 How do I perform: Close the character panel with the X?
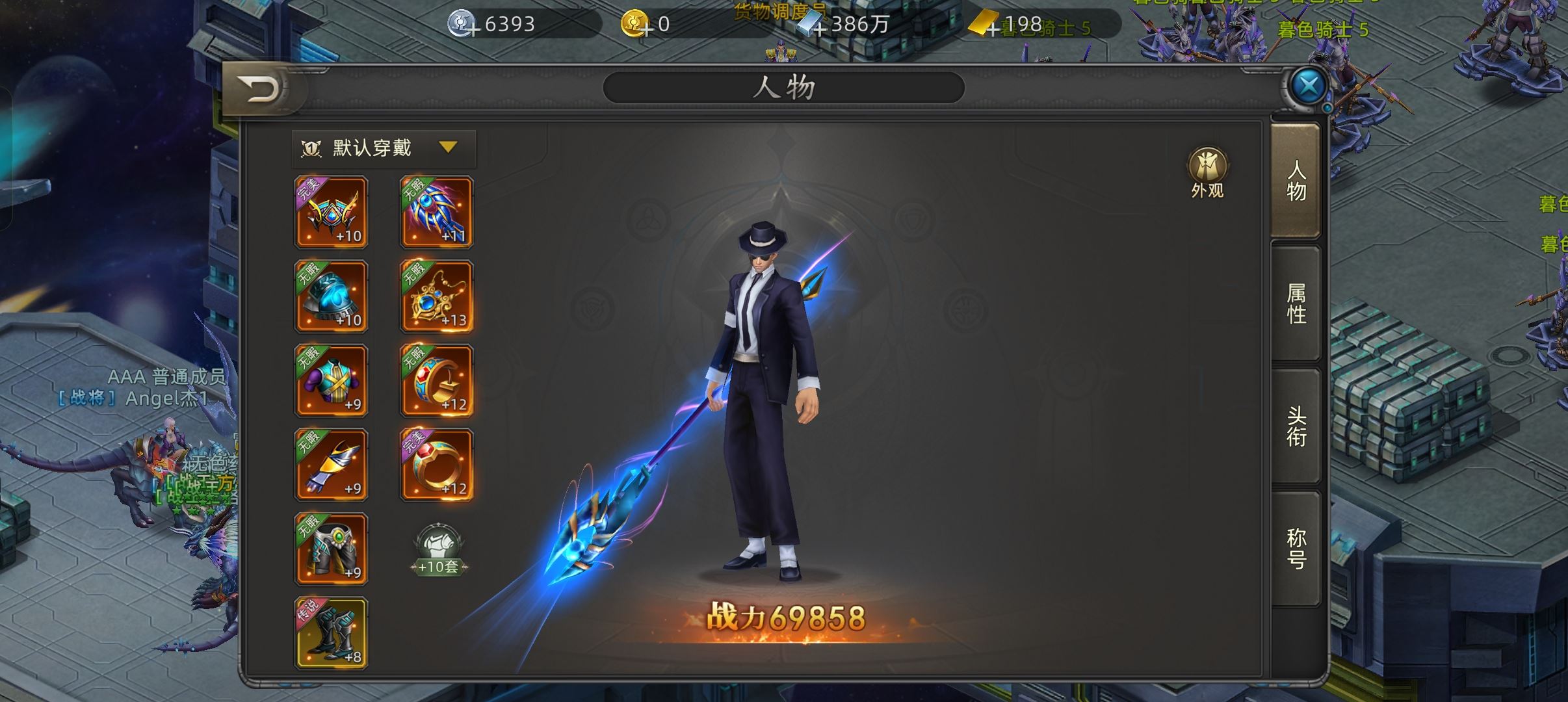1308,85
